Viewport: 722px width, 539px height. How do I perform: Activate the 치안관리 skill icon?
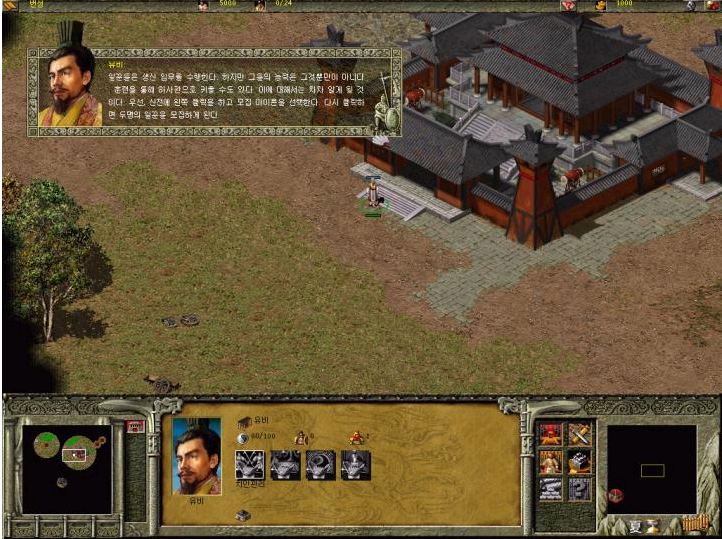tap(249, 464)
